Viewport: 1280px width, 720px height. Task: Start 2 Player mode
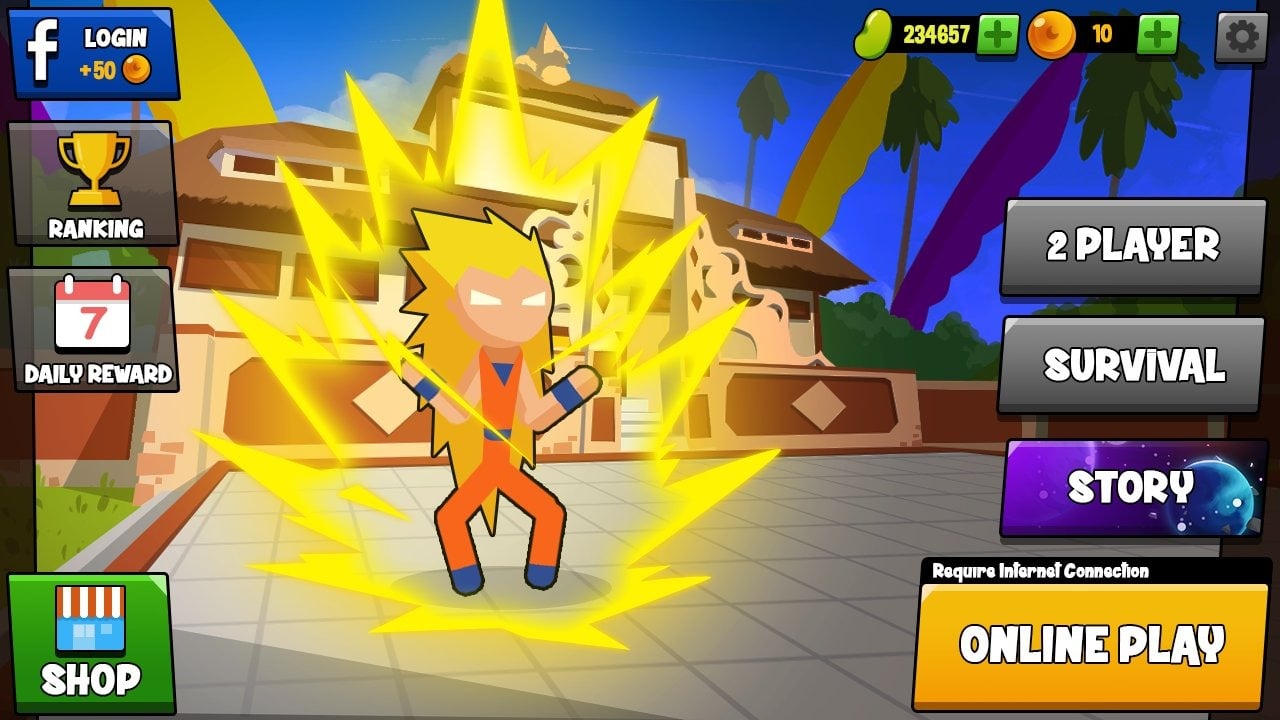point(1133,245)
